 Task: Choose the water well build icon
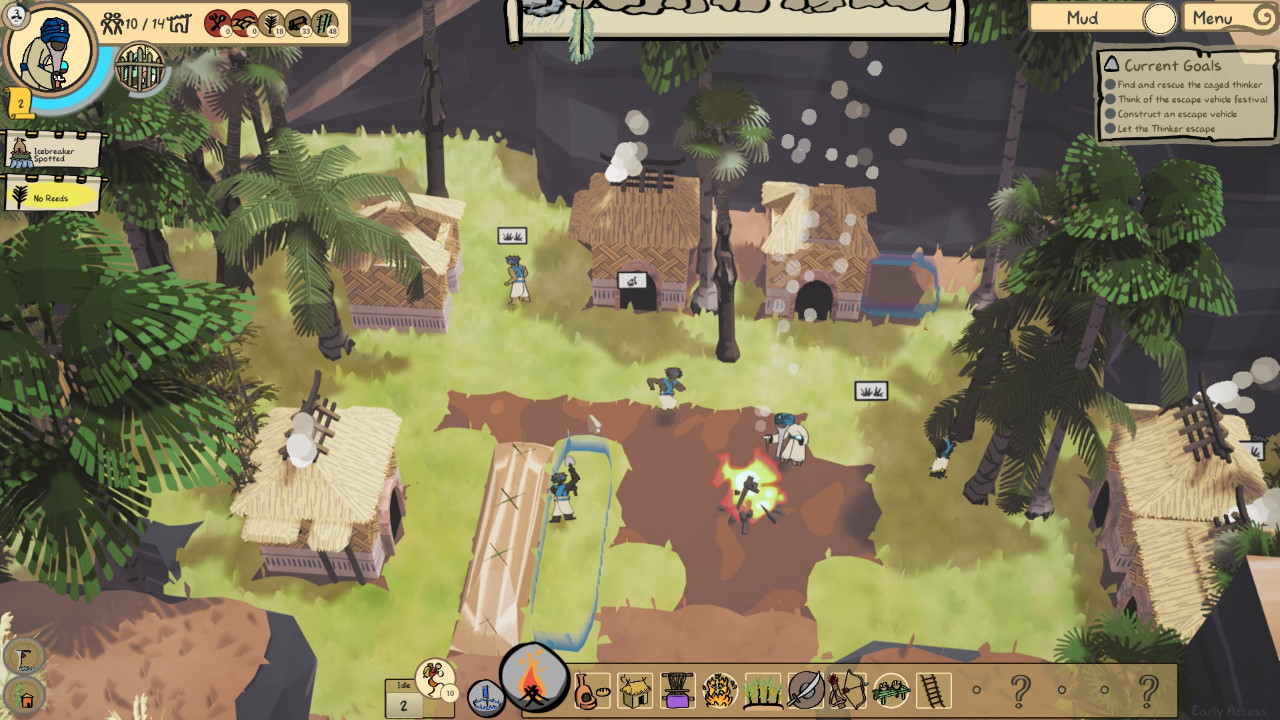tap(485, 697)
